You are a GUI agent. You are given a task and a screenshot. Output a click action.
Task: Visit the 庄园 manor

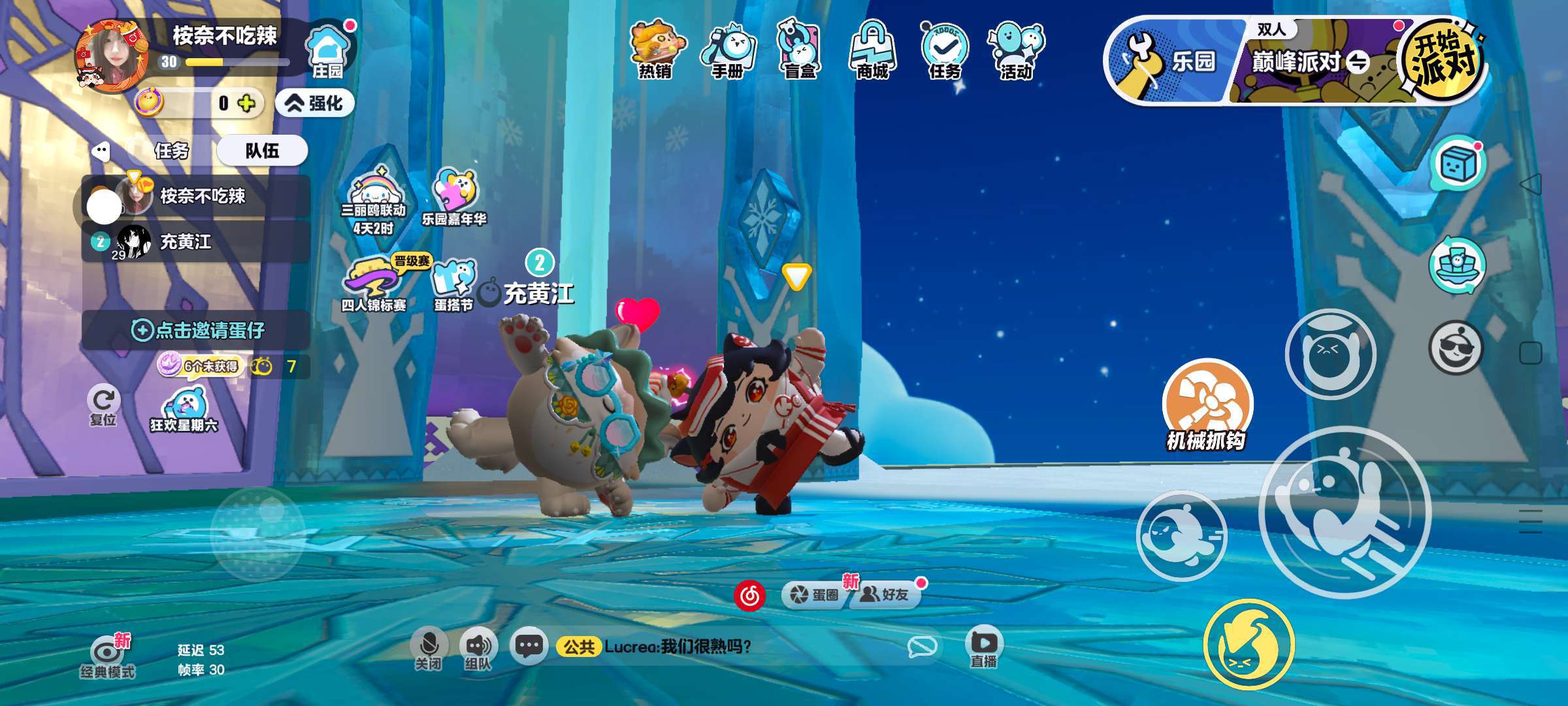point(328,52)
